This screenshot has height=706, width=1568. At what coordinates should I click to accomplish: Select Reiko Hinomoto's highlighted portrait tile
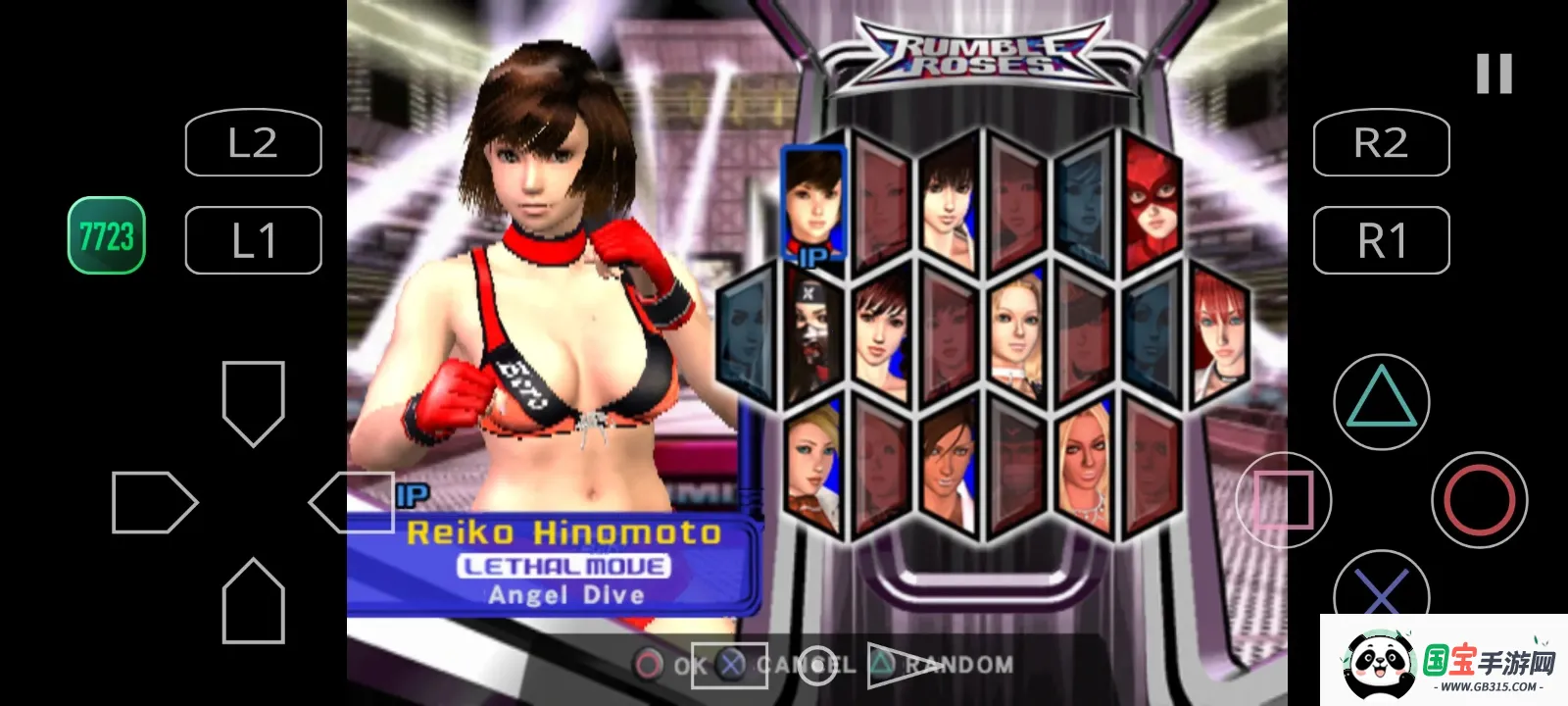[812, 203]
